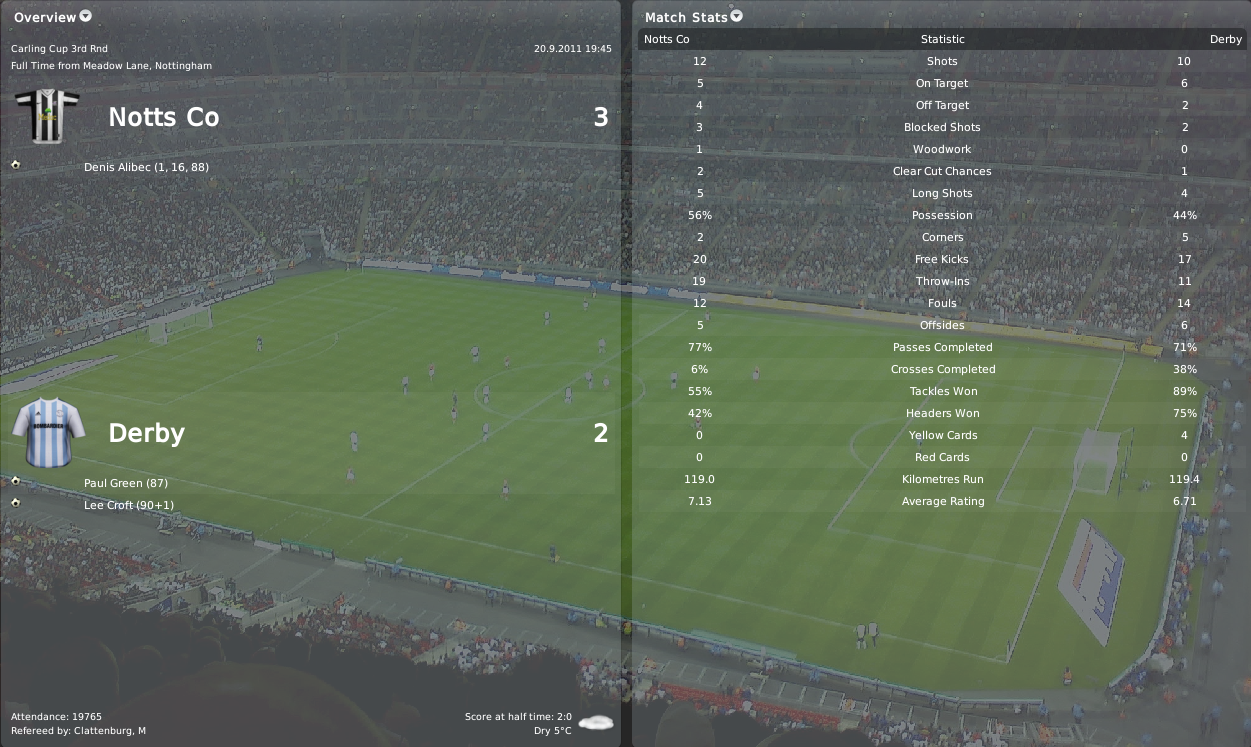This screenshot has width=1251, height=747.
Task: Click the Notts Co striped kit icon
Action: point(46,116)
